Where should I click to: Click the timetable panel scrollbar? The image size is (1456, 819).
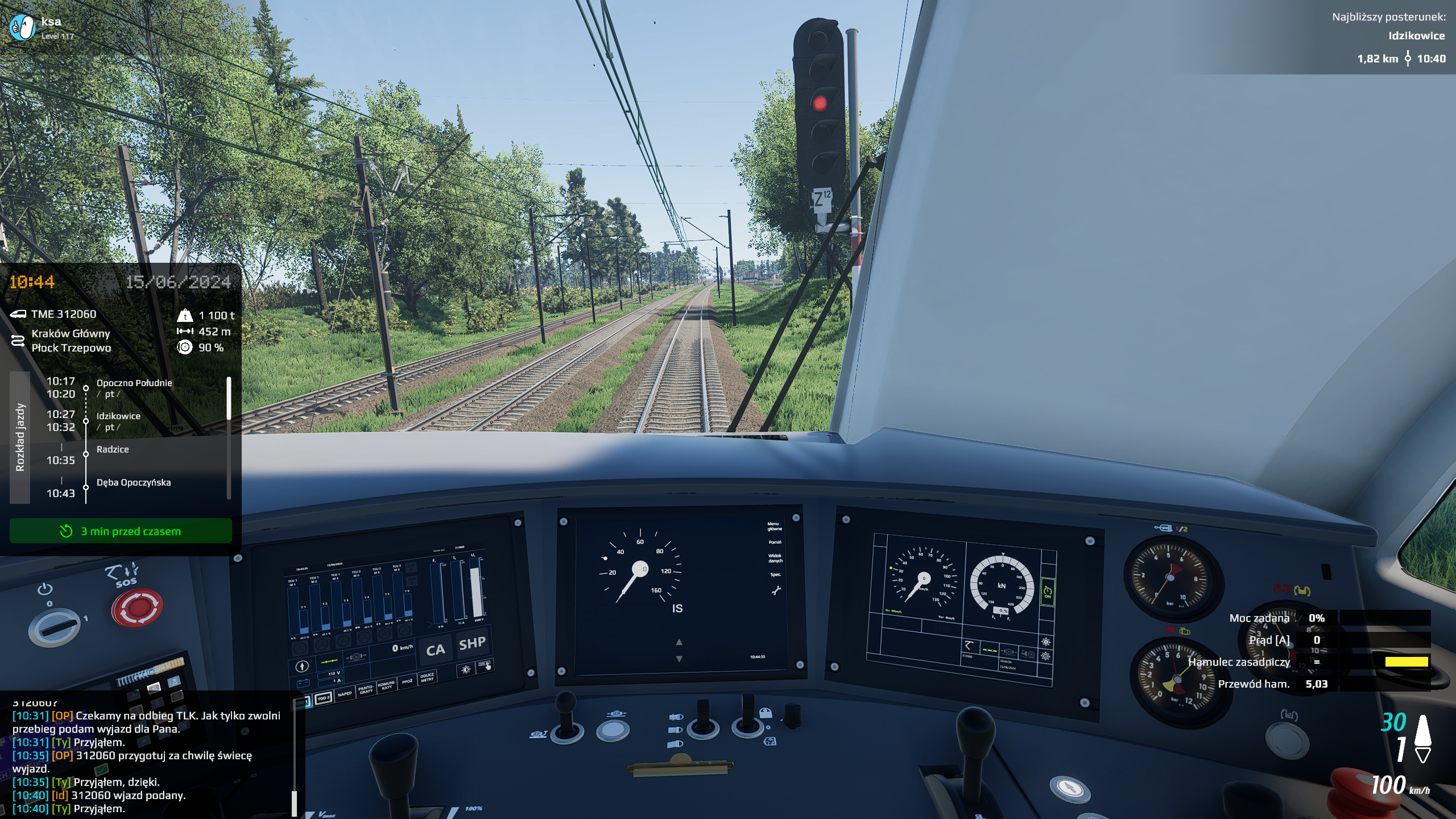[229, 398]
